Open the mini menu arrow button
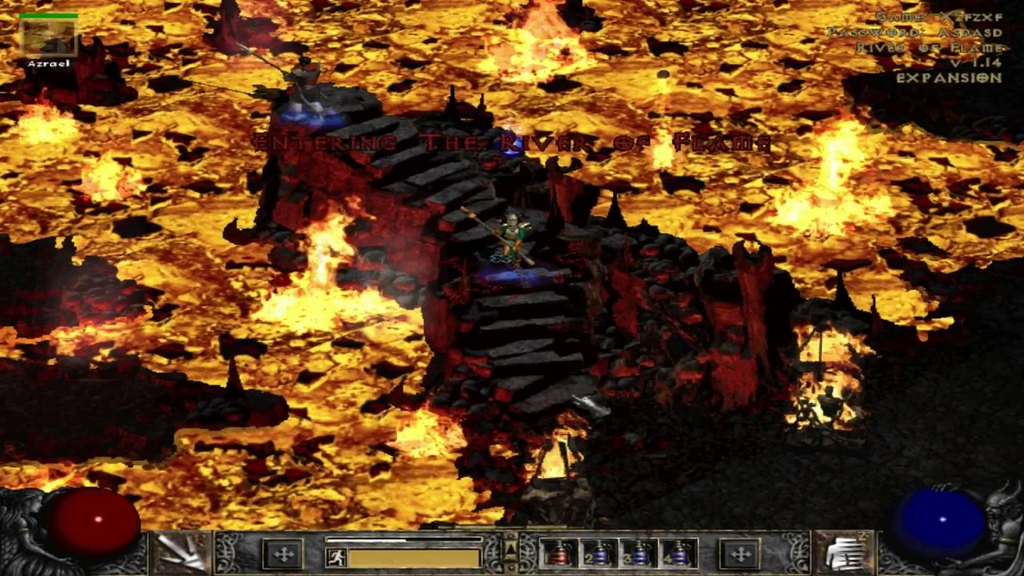The height and width of the screenshot is (576, 1024). click(511, 552)
